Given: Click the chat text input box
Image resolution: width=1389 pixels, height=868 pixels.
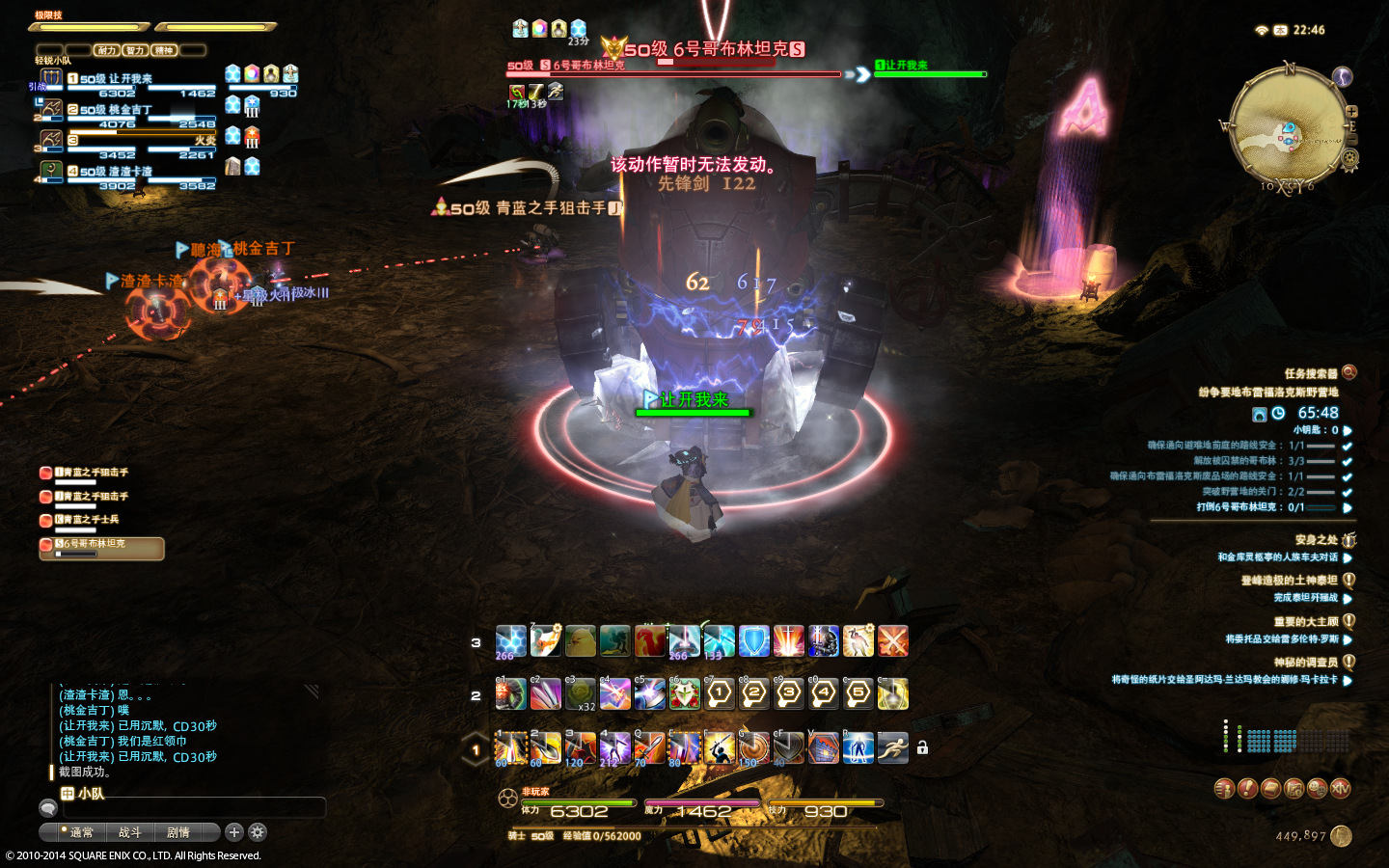Looking at the screenshot, I should [193, 808].
